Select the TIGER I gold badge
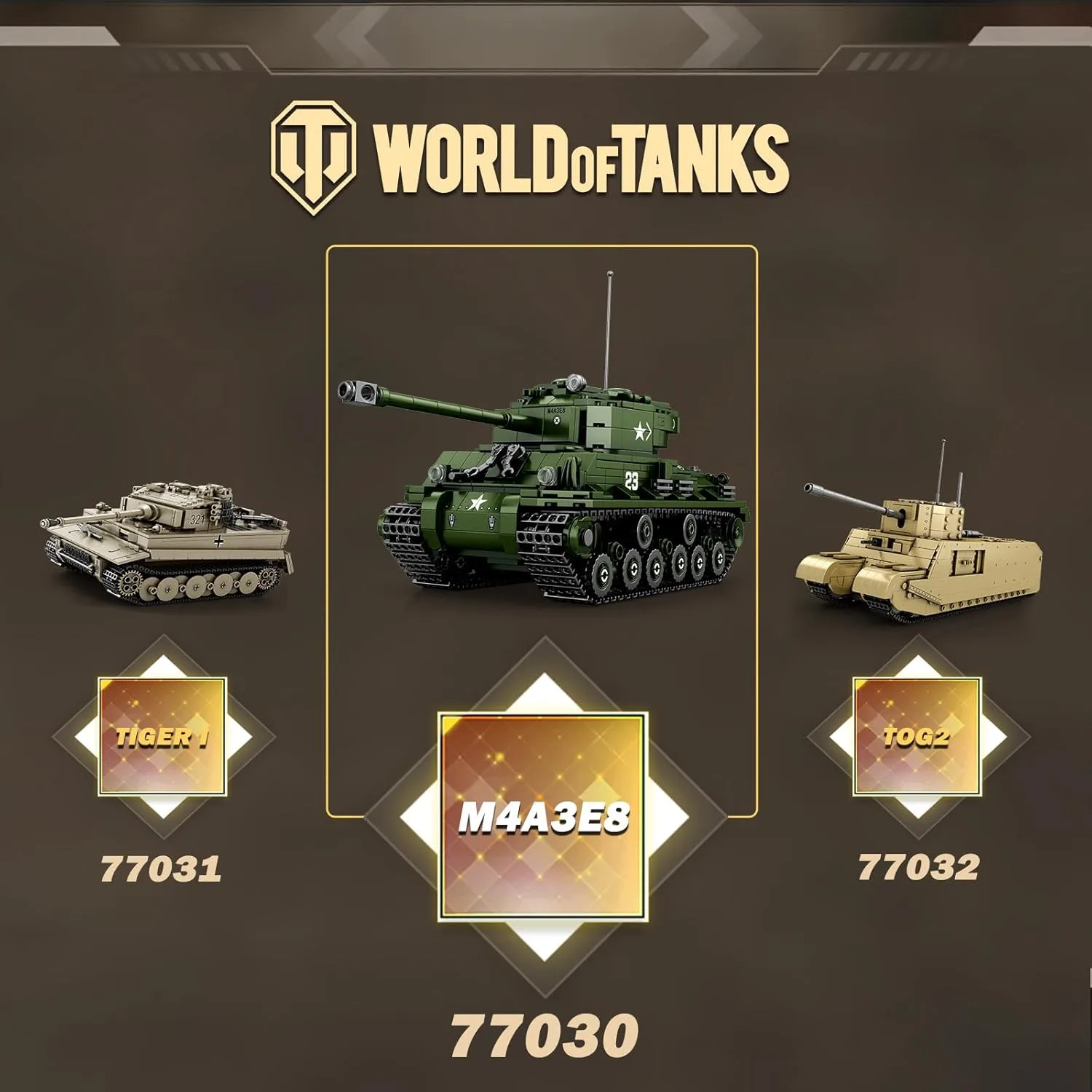The image size is (1092, 1092). pyautogui.click(x=162, y=737)
